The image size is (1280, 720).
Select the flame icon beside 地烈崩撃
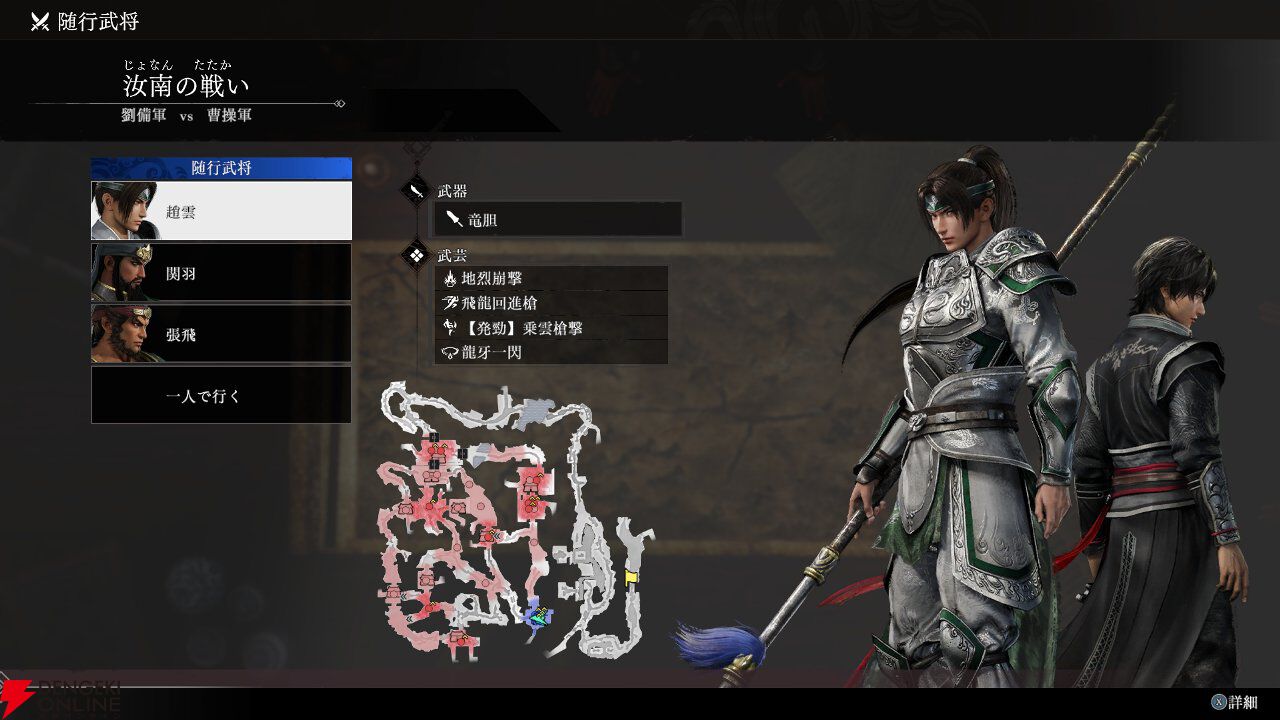448,279
